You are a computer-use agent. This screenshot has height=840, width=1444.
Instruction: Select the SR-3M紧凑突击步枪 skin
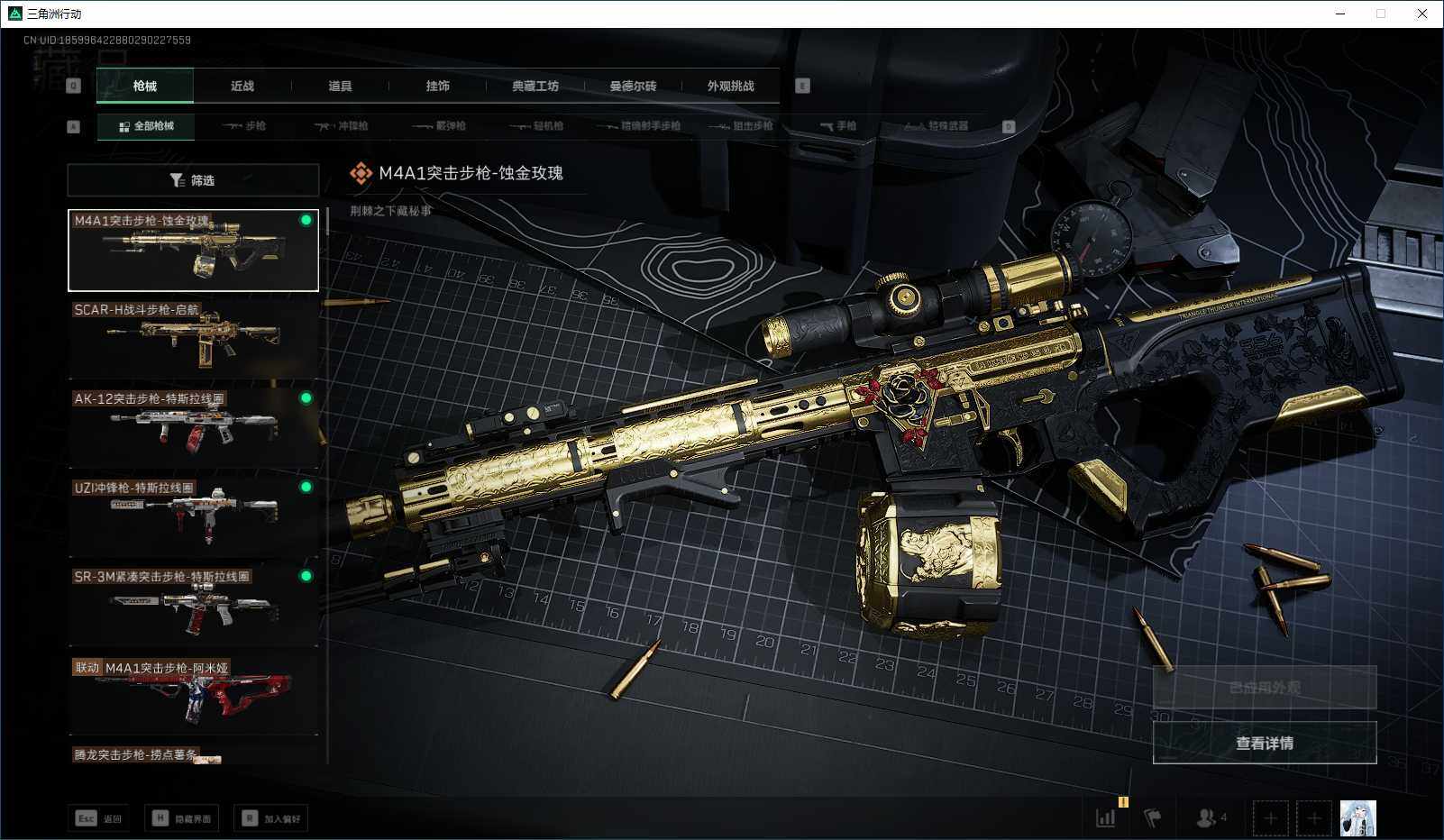[193, 604]
